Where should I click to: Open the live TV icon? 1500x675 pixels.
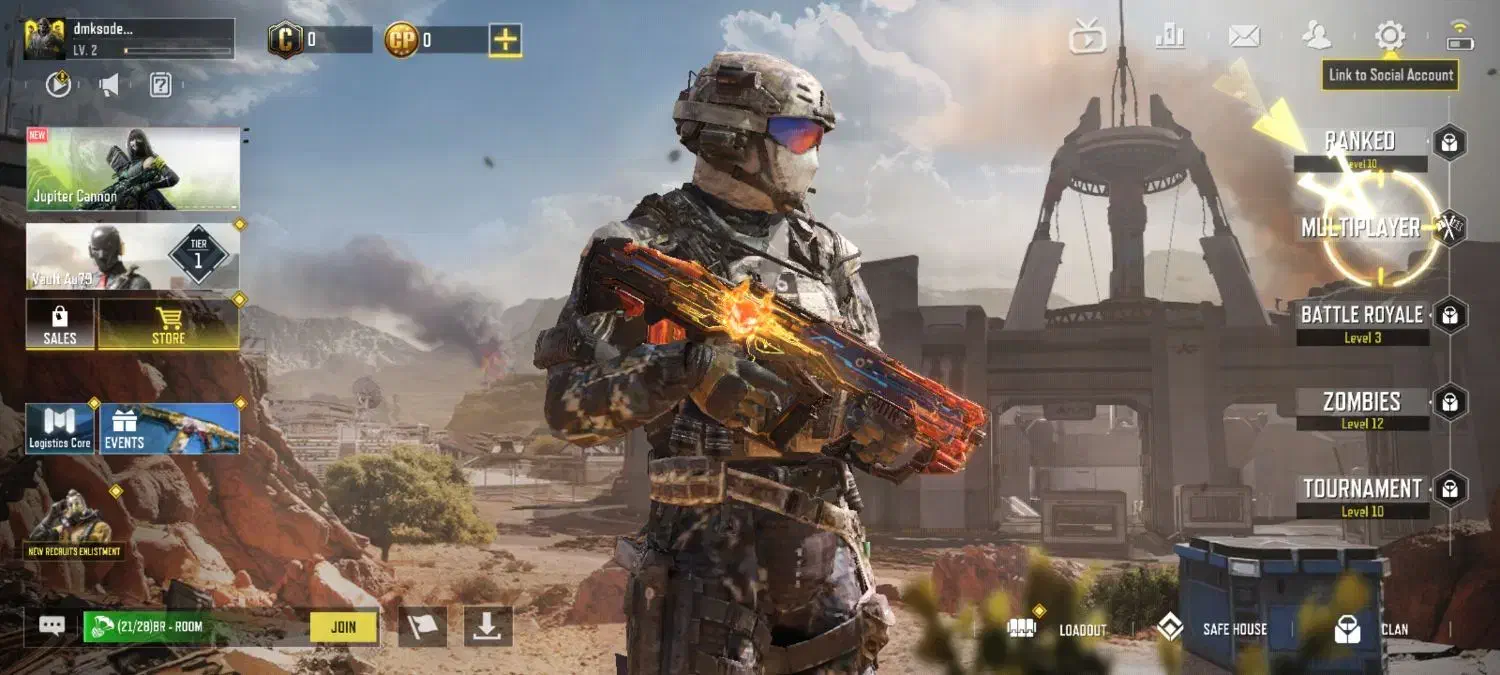[x=1087, y=38]
